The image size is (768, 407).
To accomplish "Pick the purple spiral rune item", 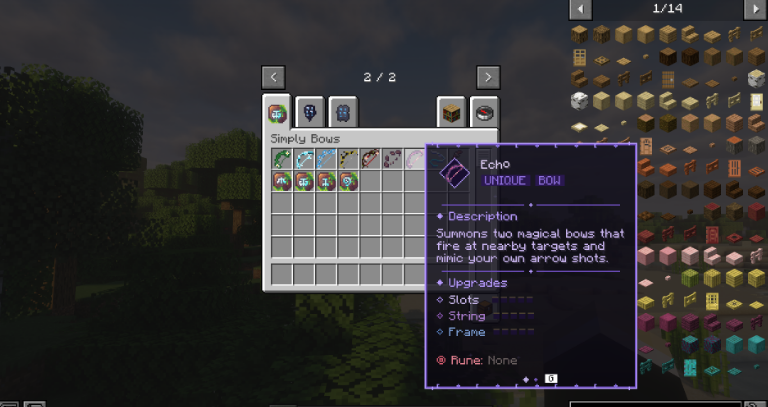I will coord(348,181).
